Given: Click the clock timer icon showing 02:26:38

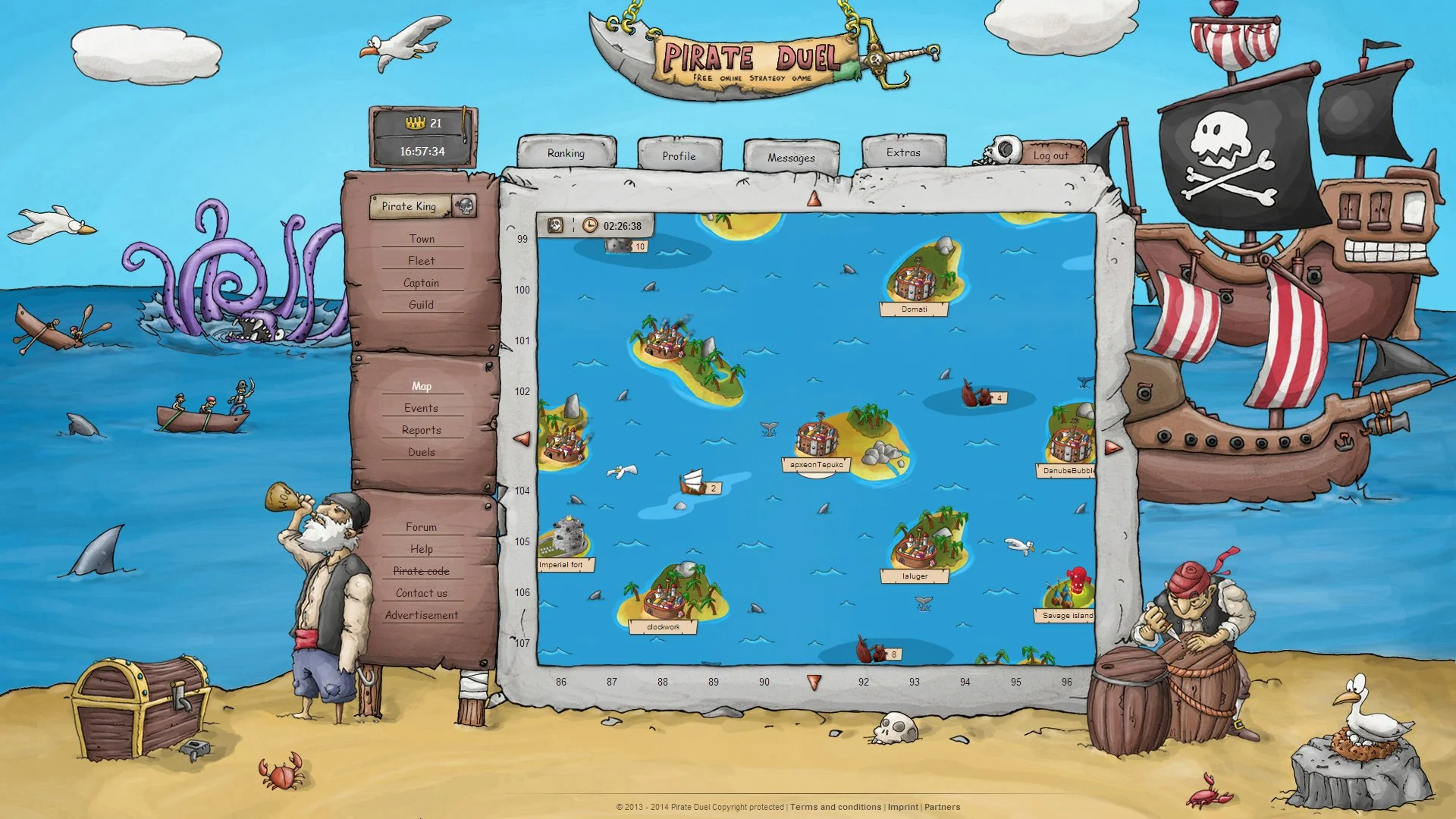Looking at the screenshot, I should tap(591, 225).
